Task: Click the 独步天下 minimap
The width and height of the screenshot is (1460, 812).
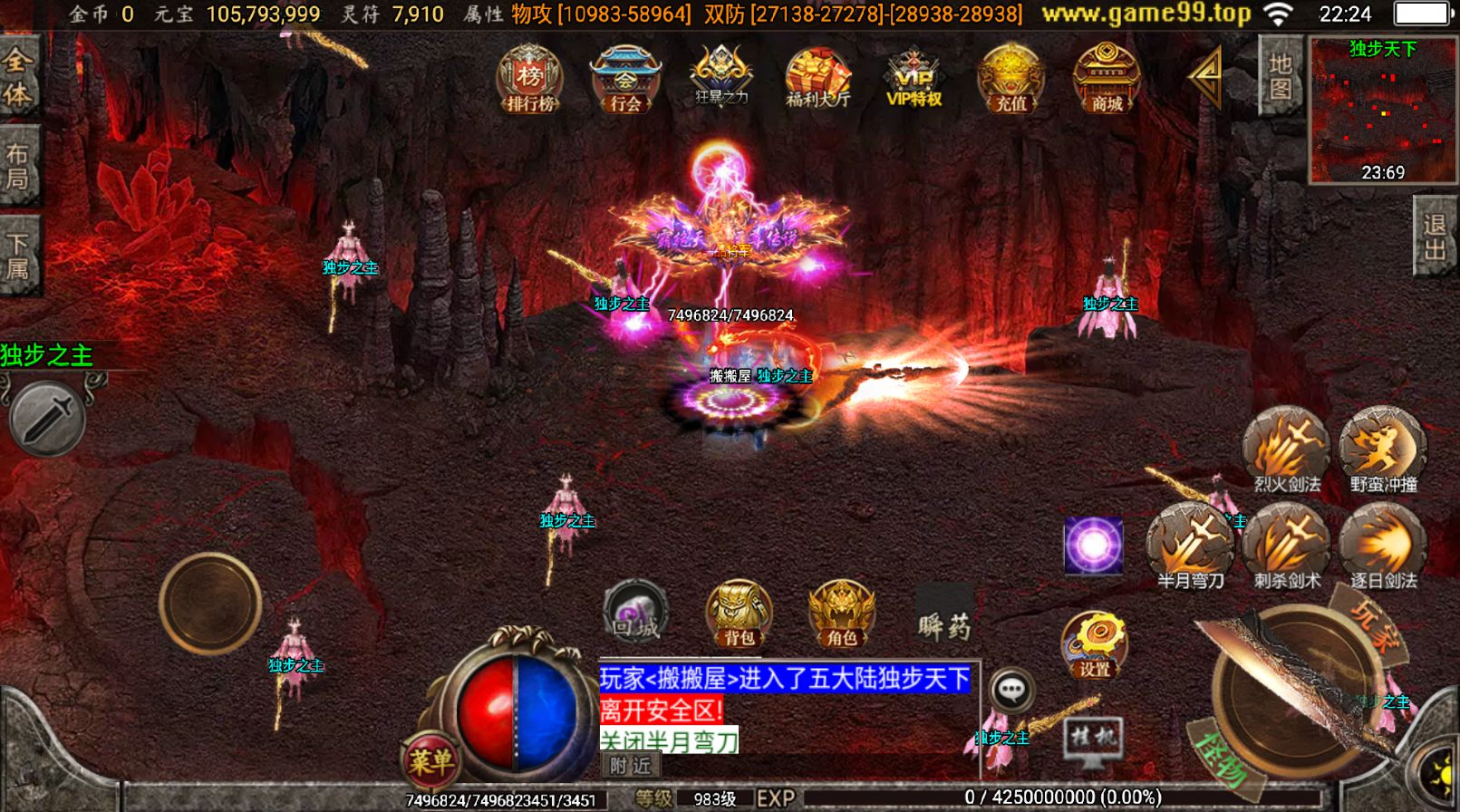Action: pos(1382,111)
